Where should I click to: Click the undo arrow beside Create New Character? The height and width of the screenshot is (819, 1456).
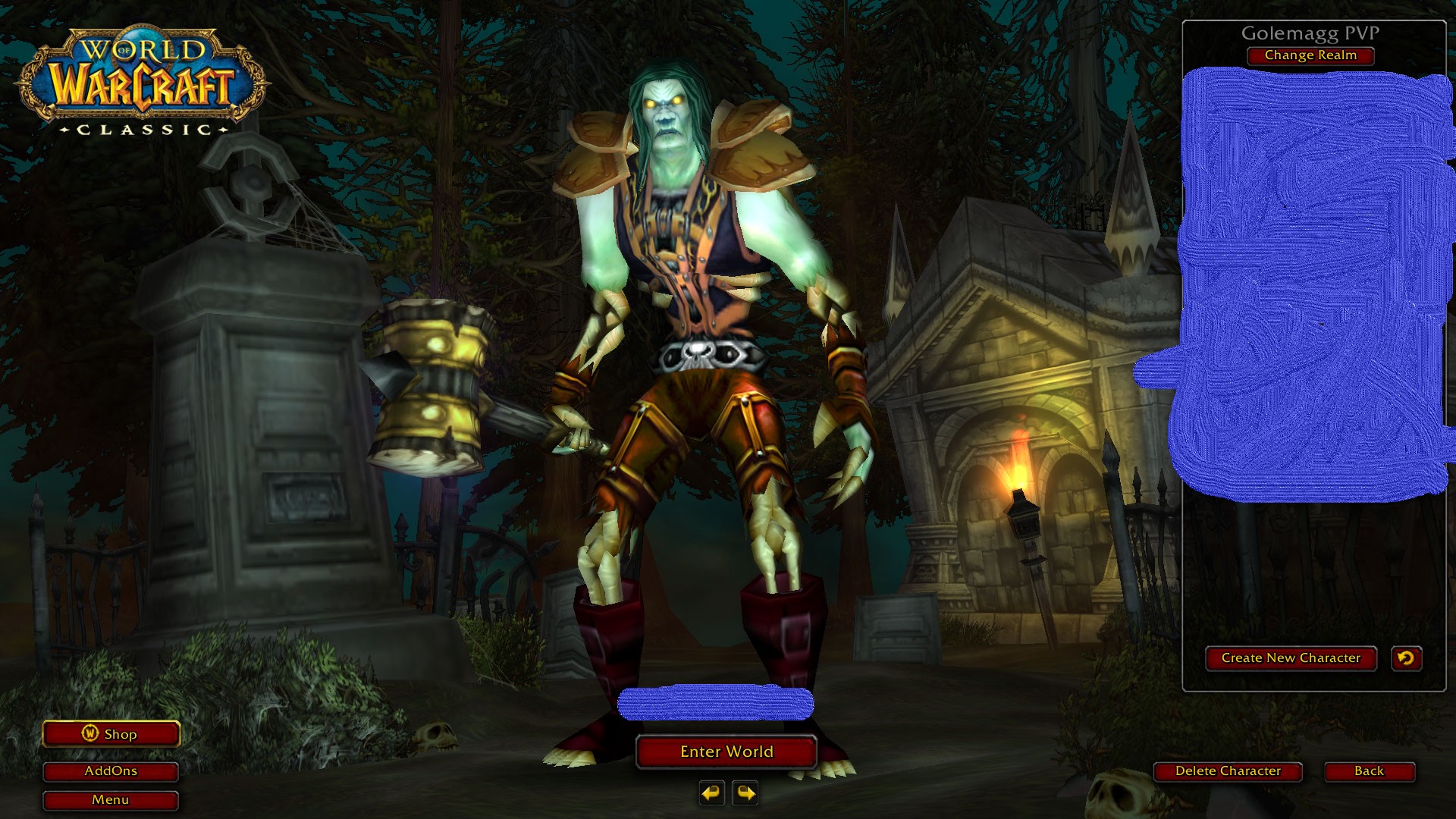1407,658
